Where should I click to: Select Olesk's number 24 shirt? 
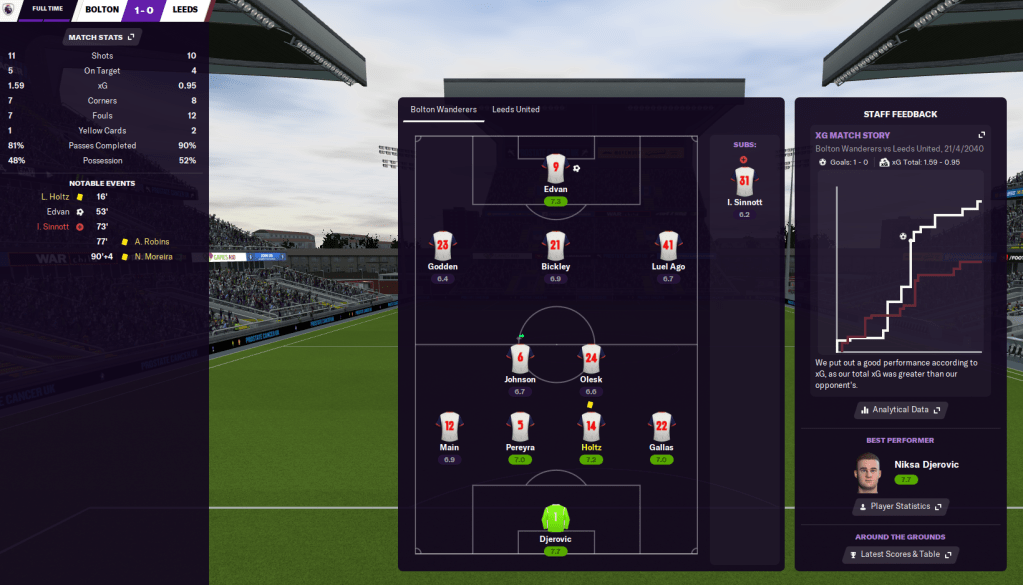coord(591,358)
